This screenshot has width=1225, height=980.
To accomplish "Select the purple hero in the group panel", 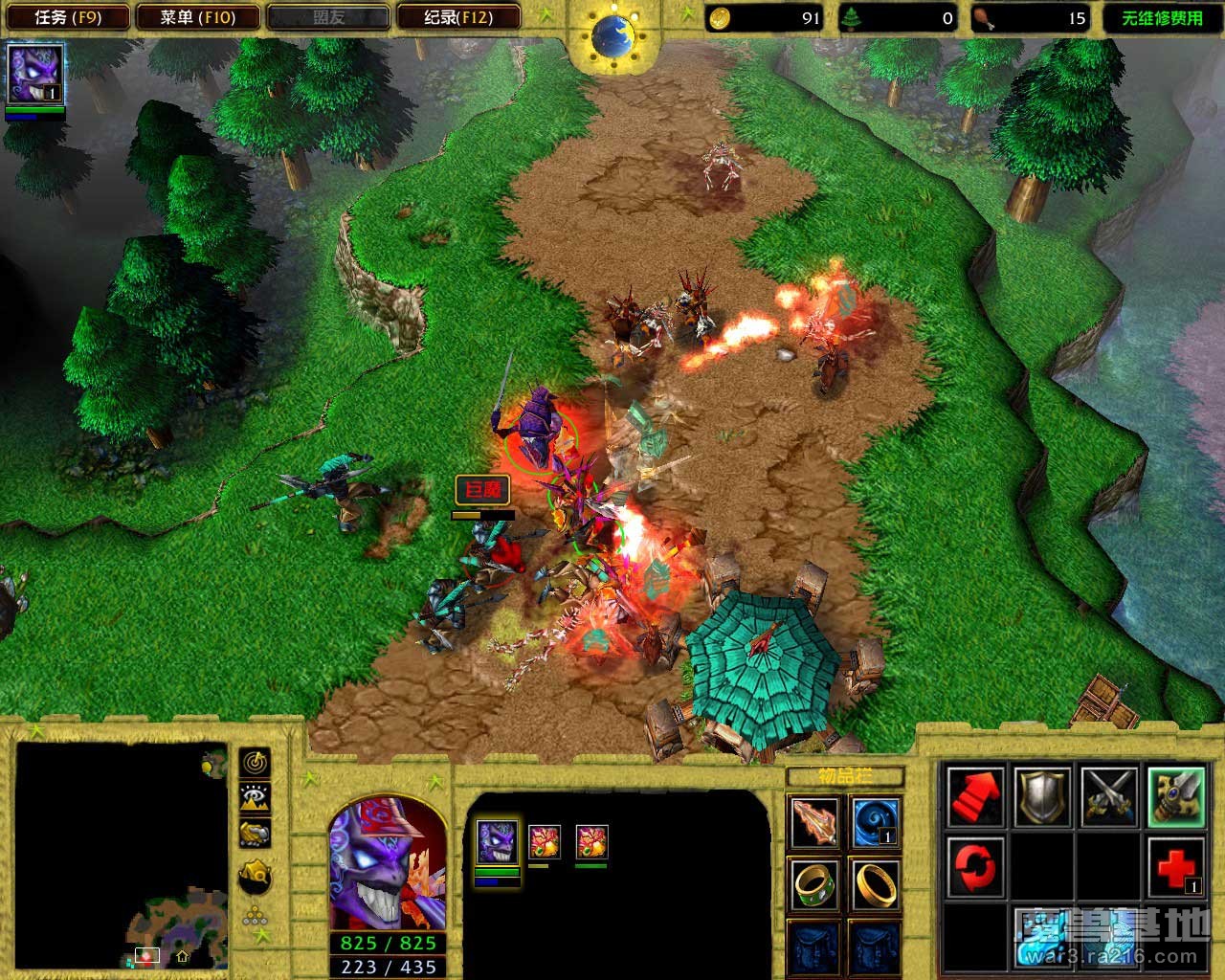I will tap(497, 842).
